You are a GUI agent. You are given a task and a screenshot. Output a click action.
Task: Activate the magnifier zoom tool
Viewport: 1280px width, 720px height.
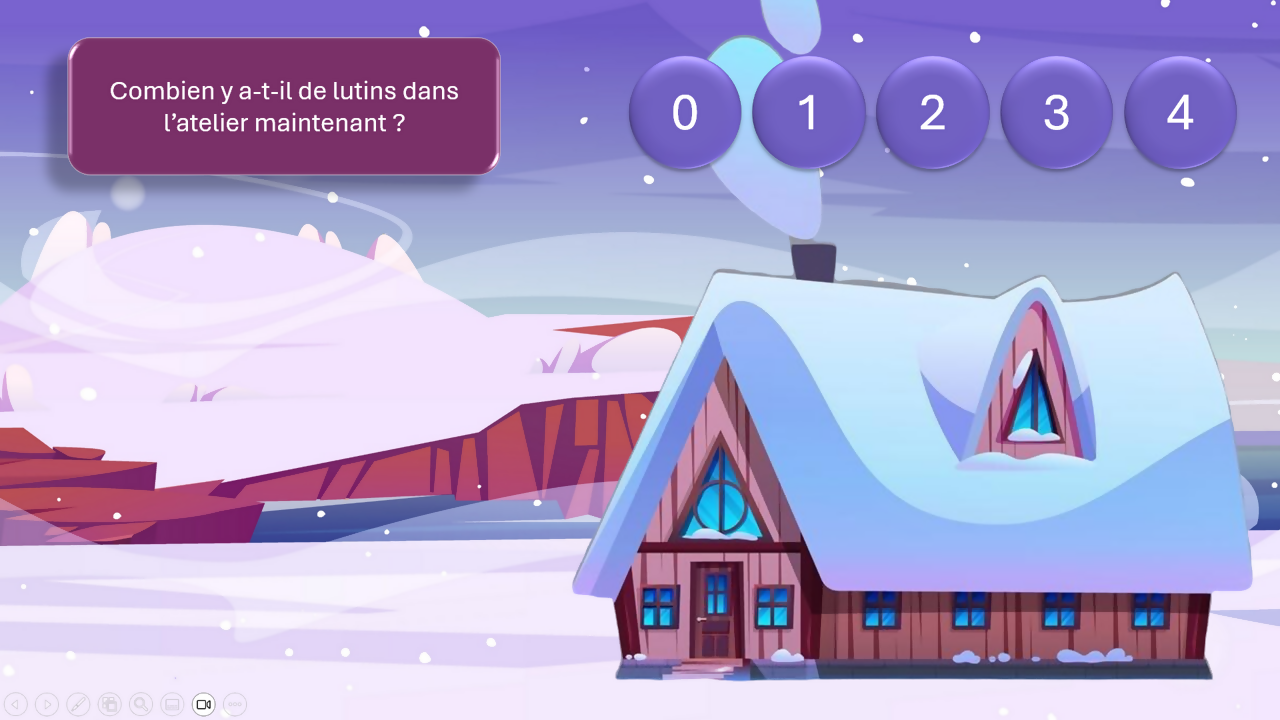pos(140,704)
